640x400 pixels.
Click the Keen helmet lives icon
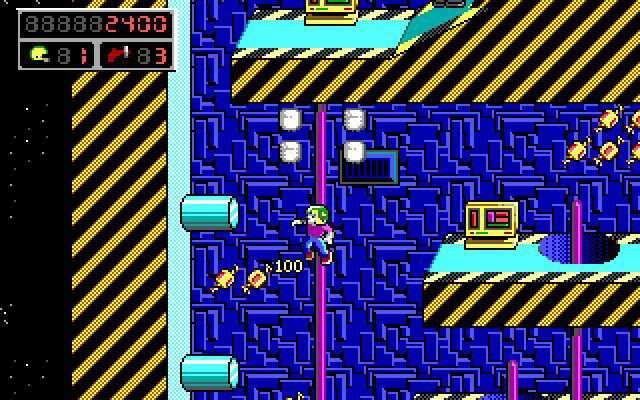(x=39, y=54)
